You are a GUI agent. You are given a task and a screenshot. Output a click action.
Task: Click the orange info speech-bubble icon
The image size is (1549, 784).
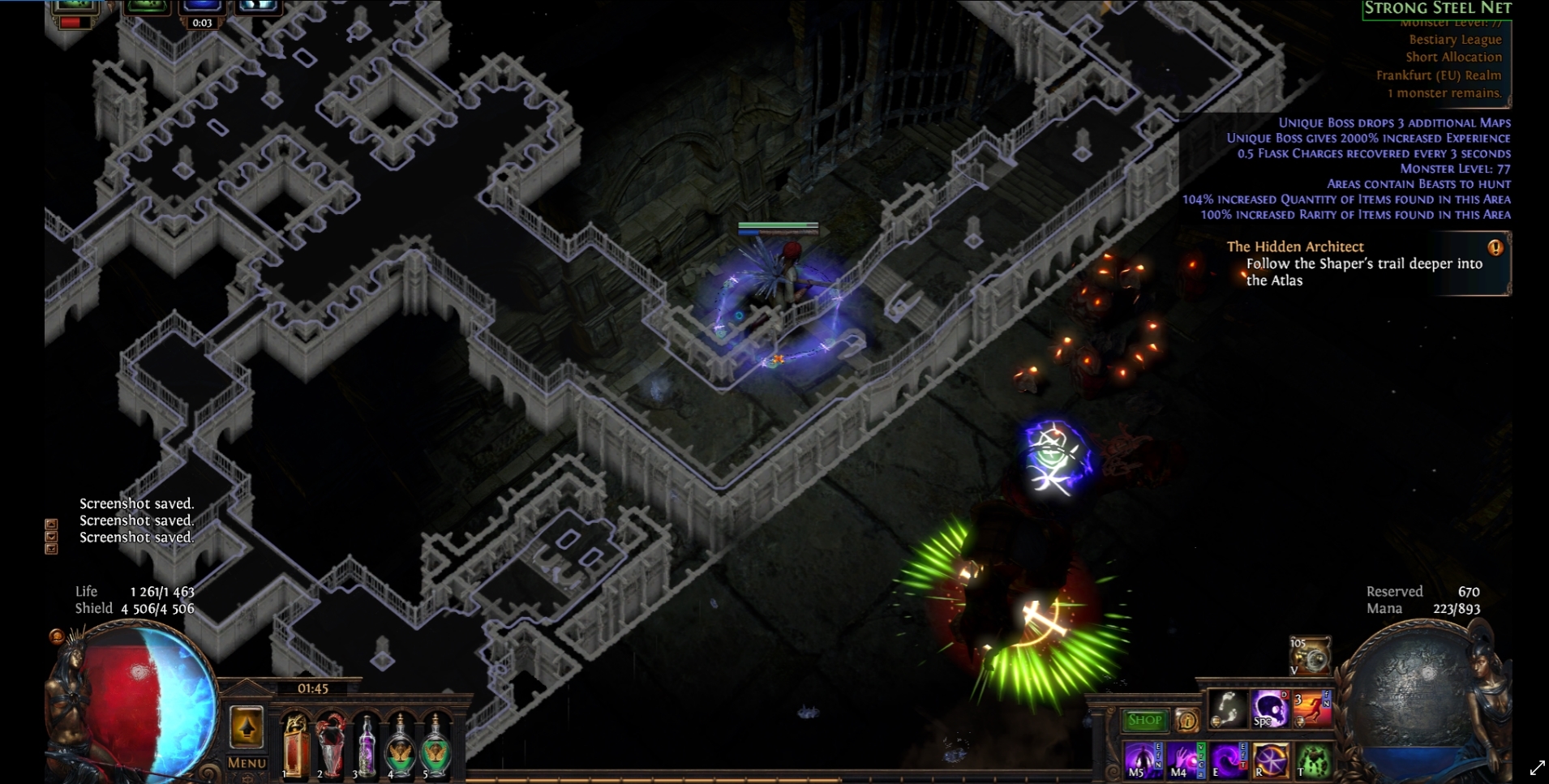(1186, 720)
